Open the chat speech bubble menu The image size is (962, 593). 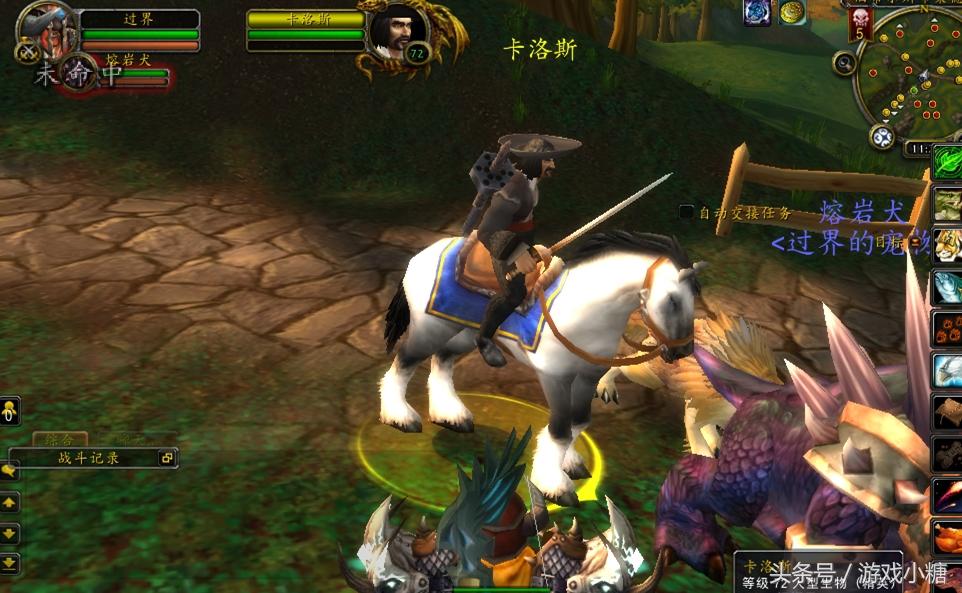(x=9, y=470)
